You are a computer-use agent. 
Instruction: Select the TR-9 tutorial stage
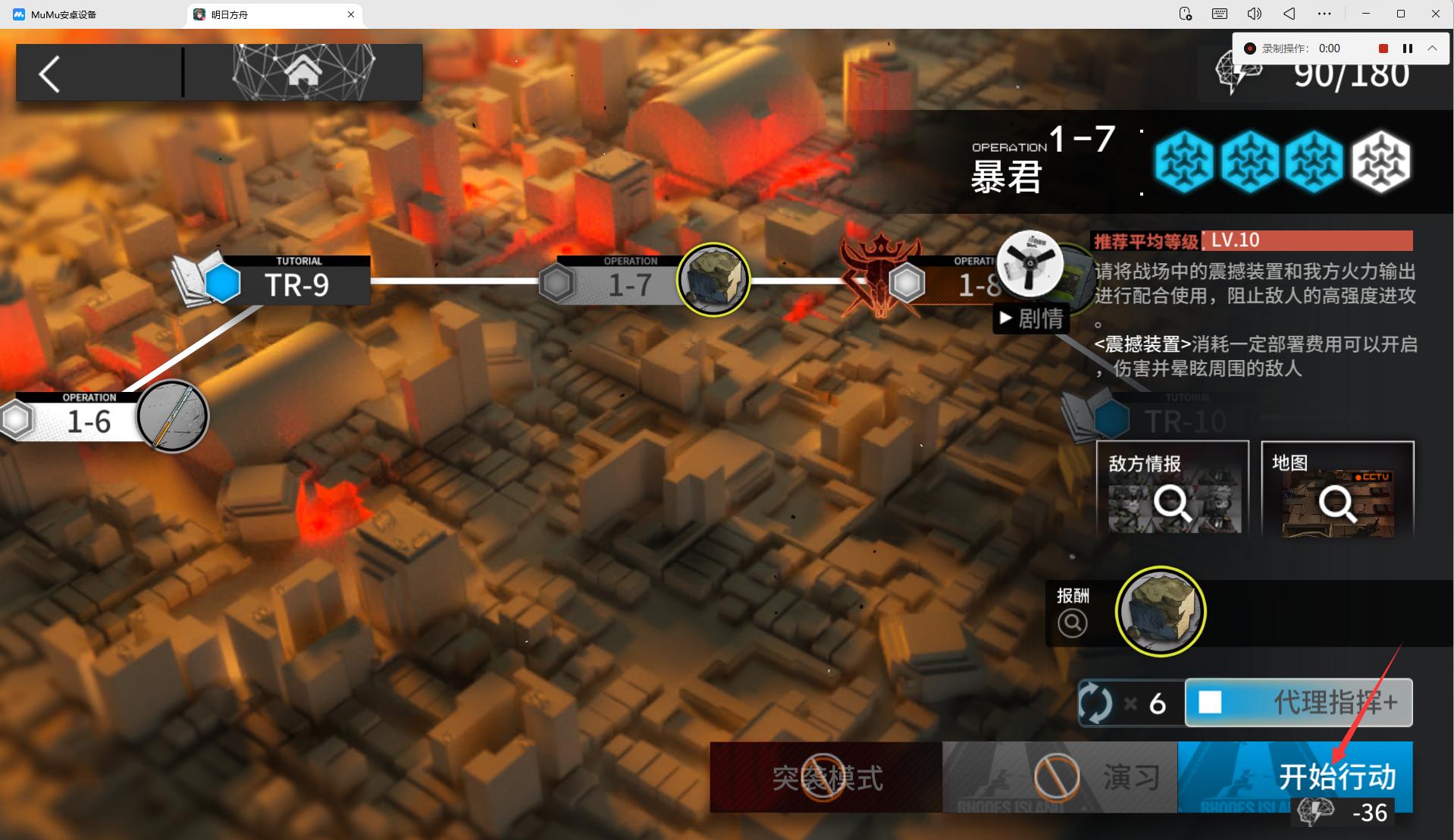295,284
